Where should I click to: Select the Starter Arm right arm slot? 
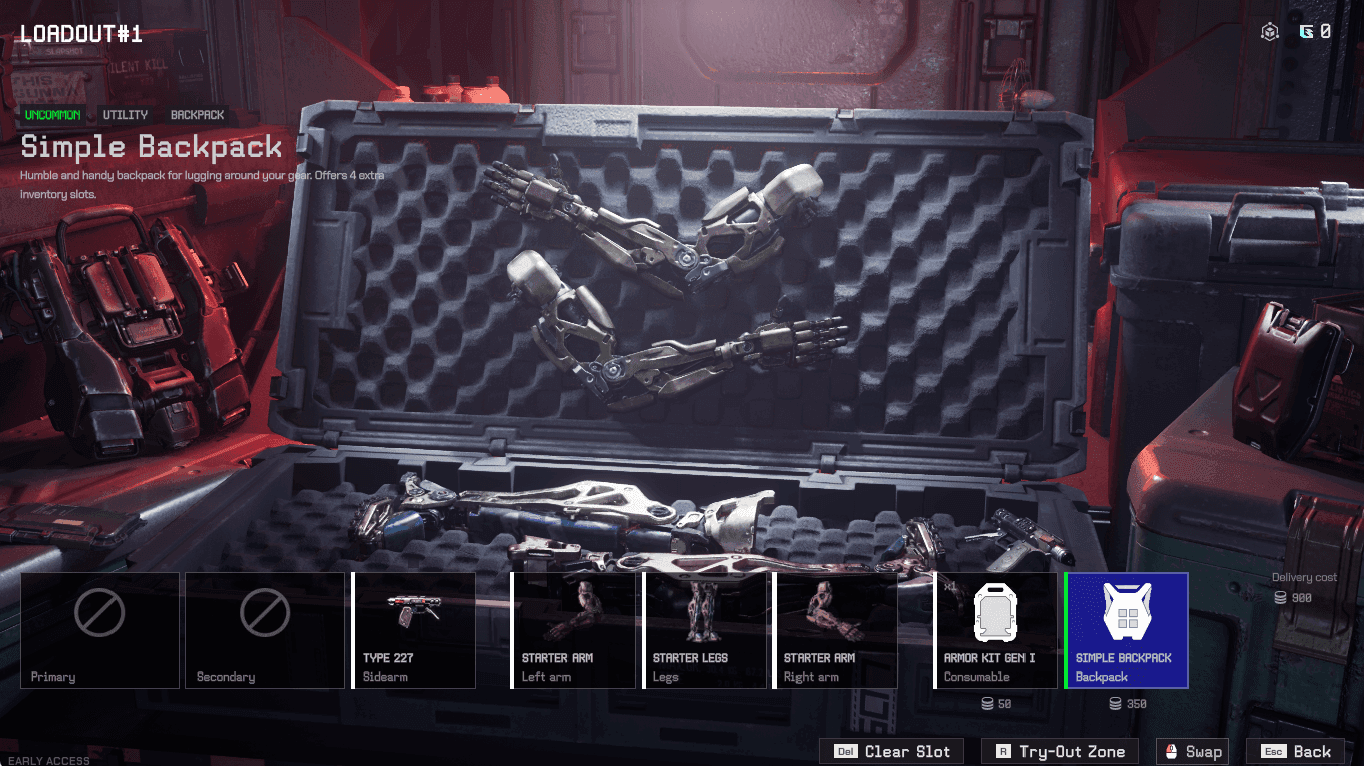coord(835,630)
